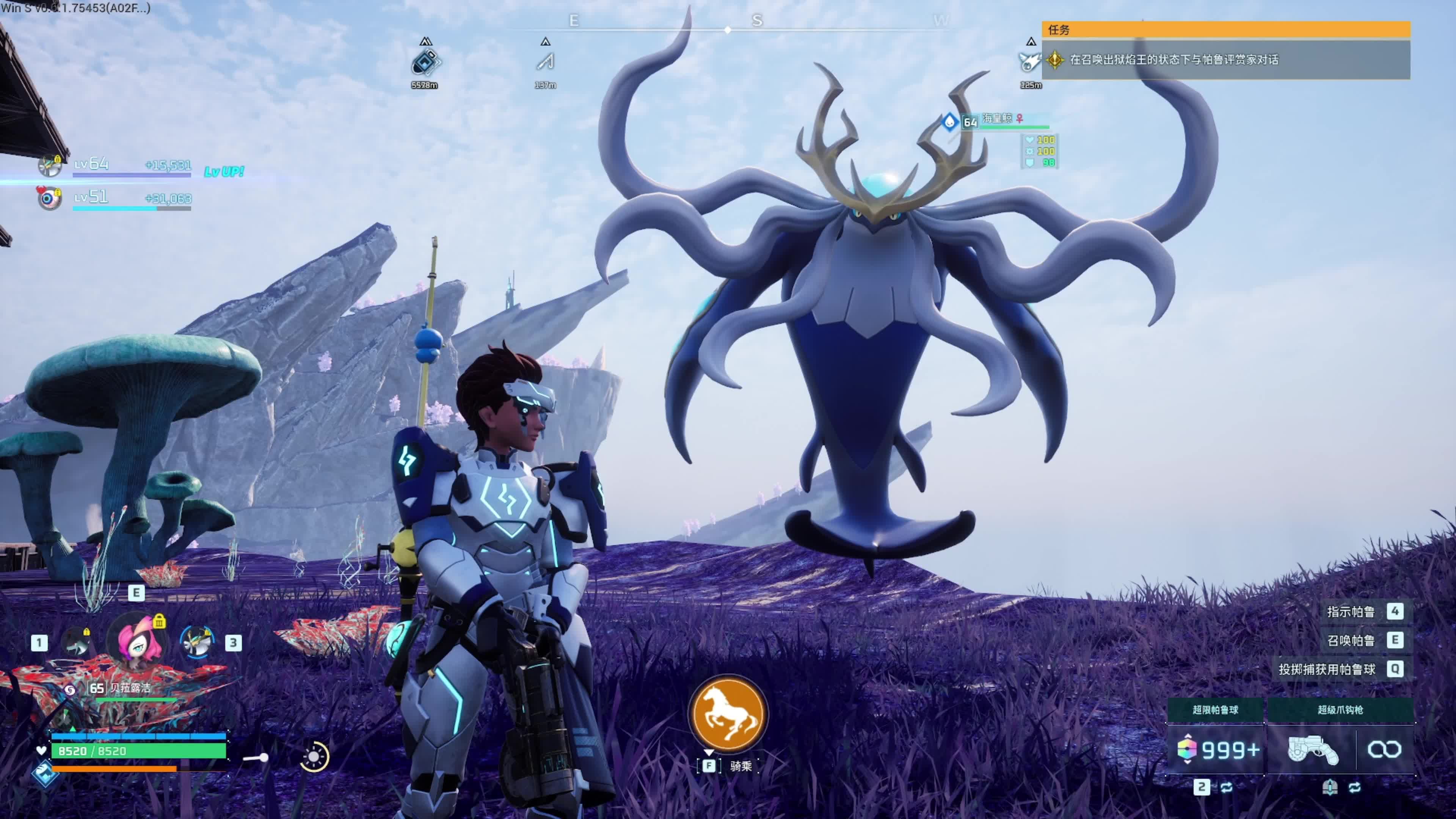Activate the orange horse ride icon
The image size is (1456, 819).
(728, 714)
